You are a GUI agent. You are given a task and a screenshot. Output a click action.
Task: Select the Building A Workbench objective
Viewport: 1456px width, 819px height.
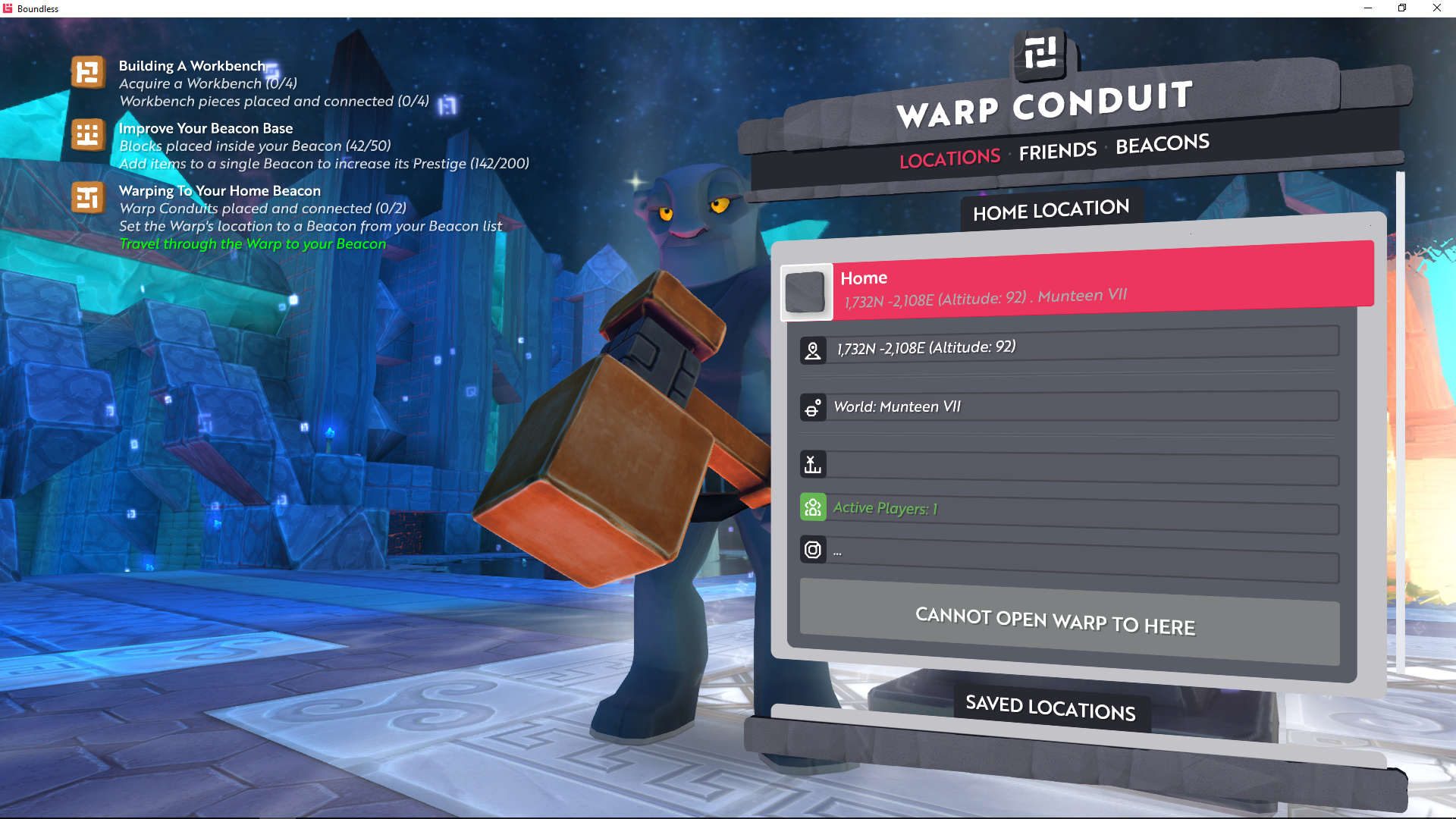coord(192,67)
